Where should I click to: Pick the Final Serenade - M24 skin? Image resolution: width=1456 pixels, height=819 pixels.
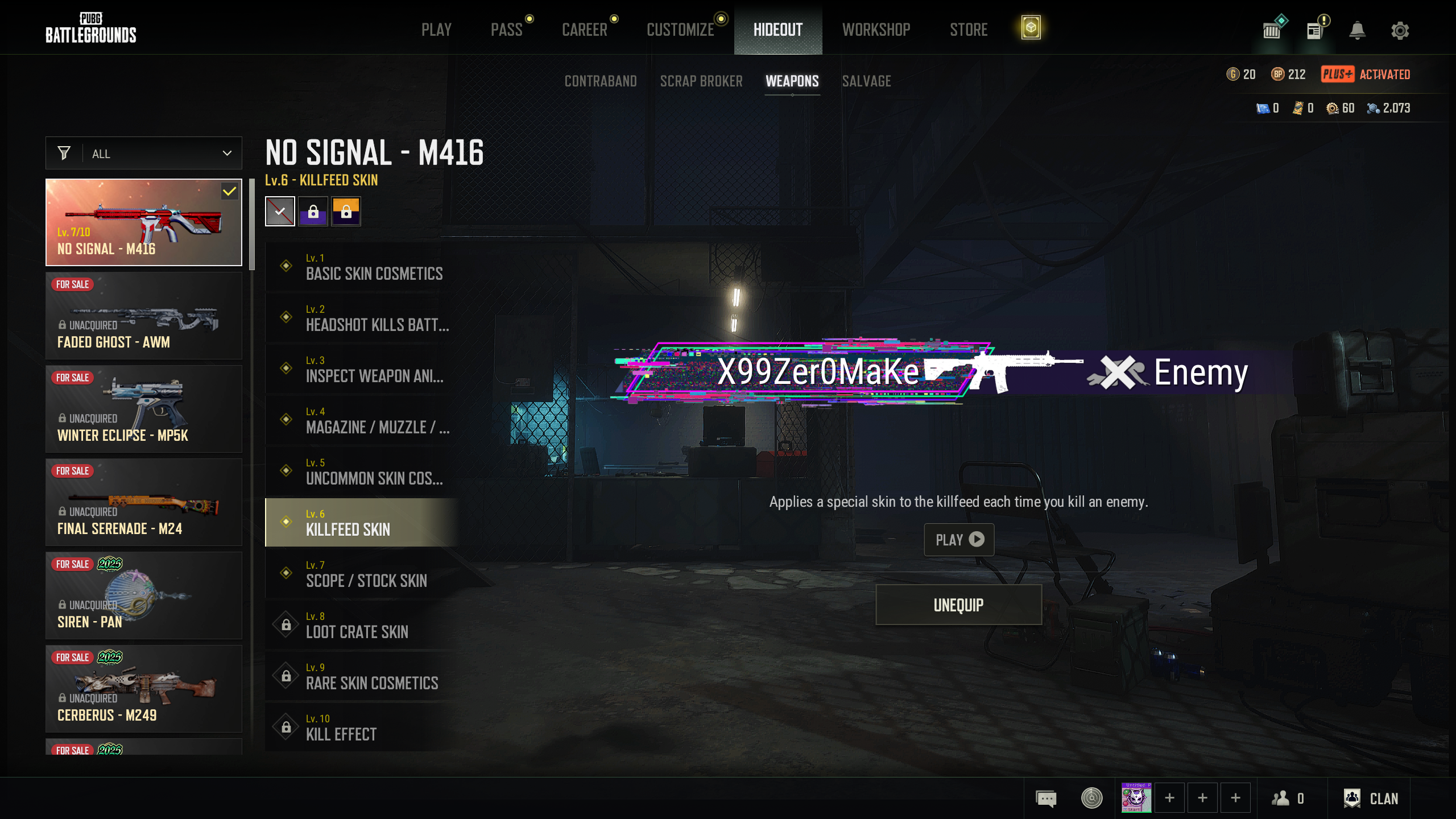coord(144,502)
